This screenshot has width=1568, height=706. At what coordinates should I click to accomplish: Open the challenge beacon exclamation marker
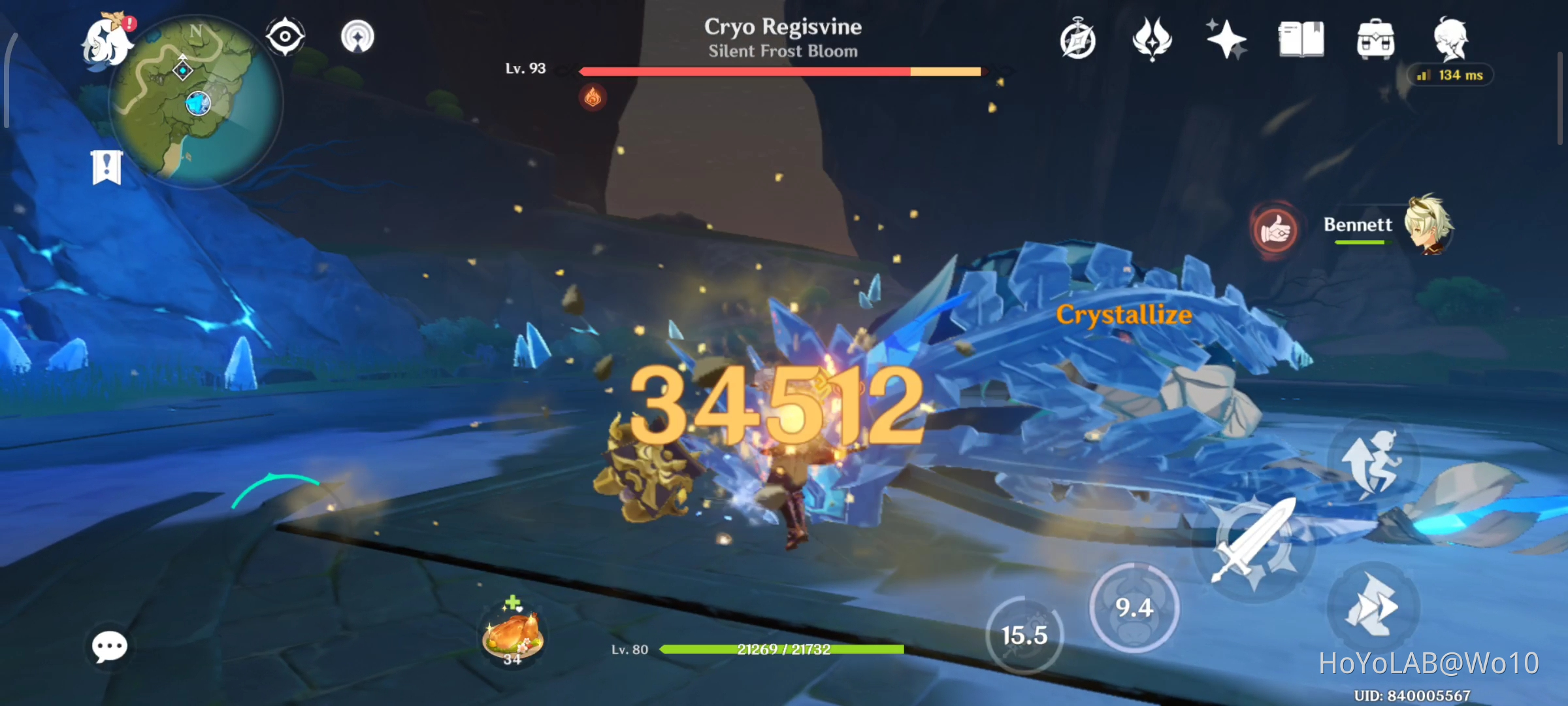tap(106, 165)
